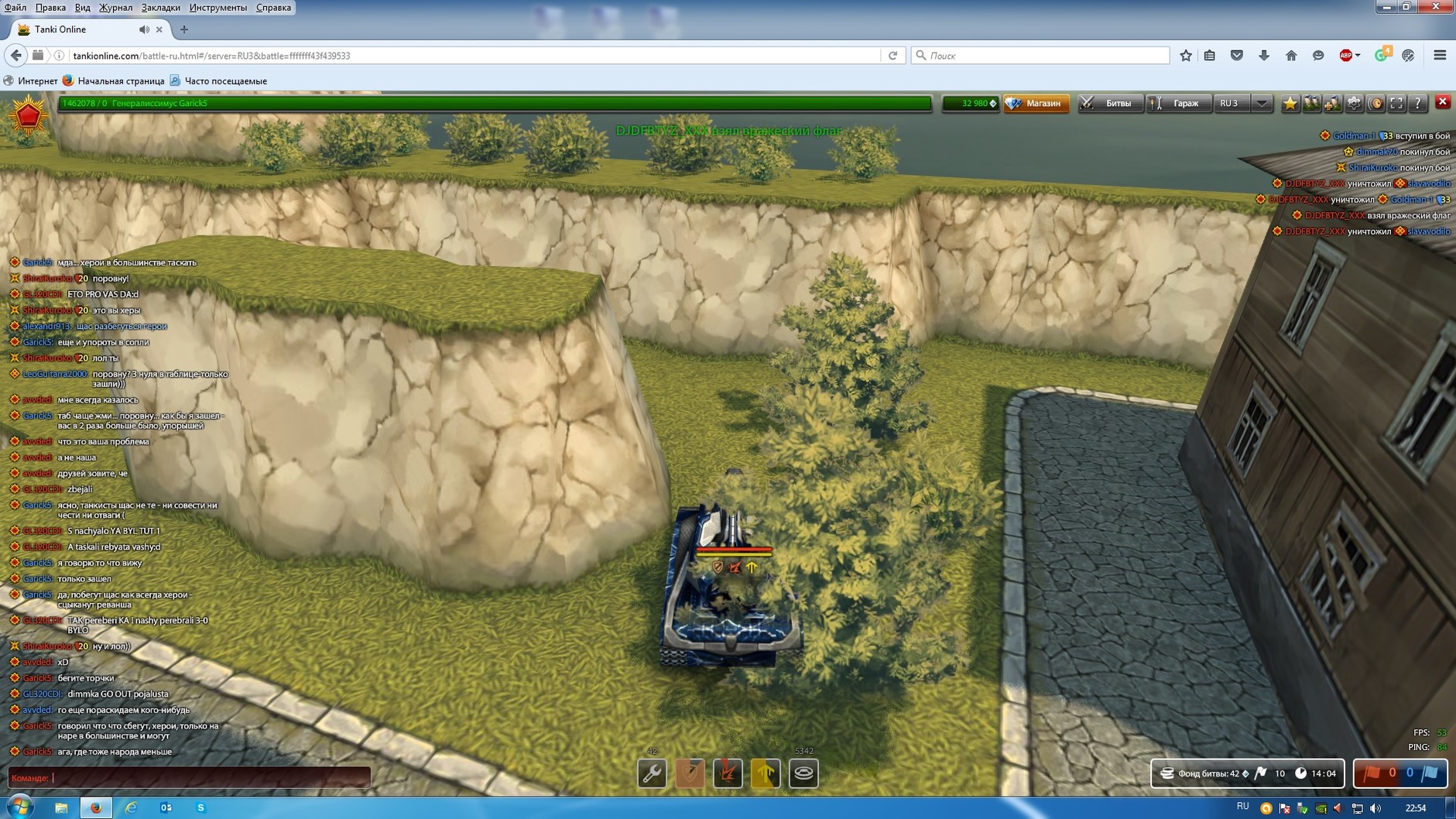The height and width of the screenshot is (819, 1456).
Task: Use the repair kit wrench supply
Action: (652, 773)
